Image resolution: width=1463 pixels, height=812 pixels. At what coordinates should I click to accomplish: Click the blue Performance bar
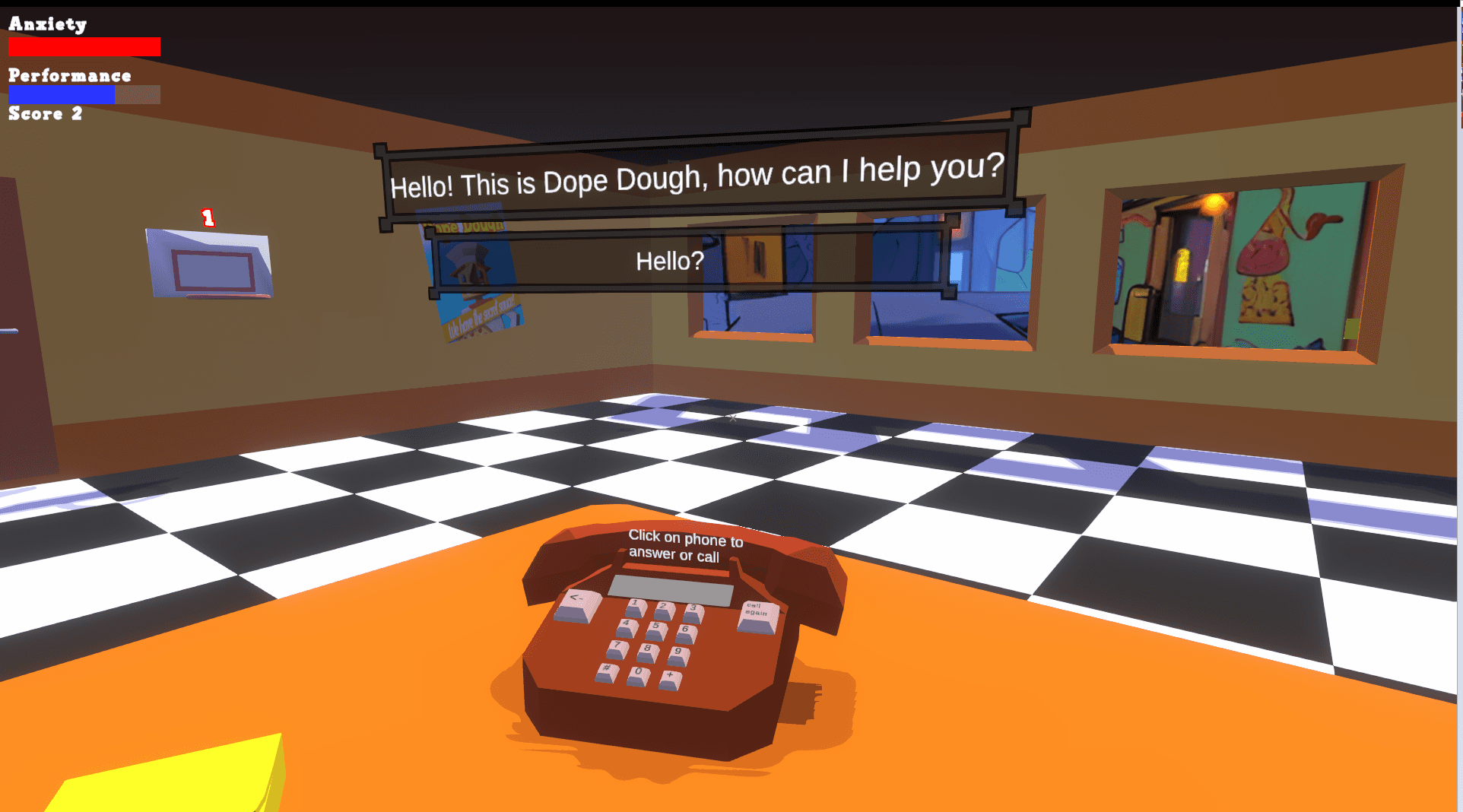click(61, 94)
